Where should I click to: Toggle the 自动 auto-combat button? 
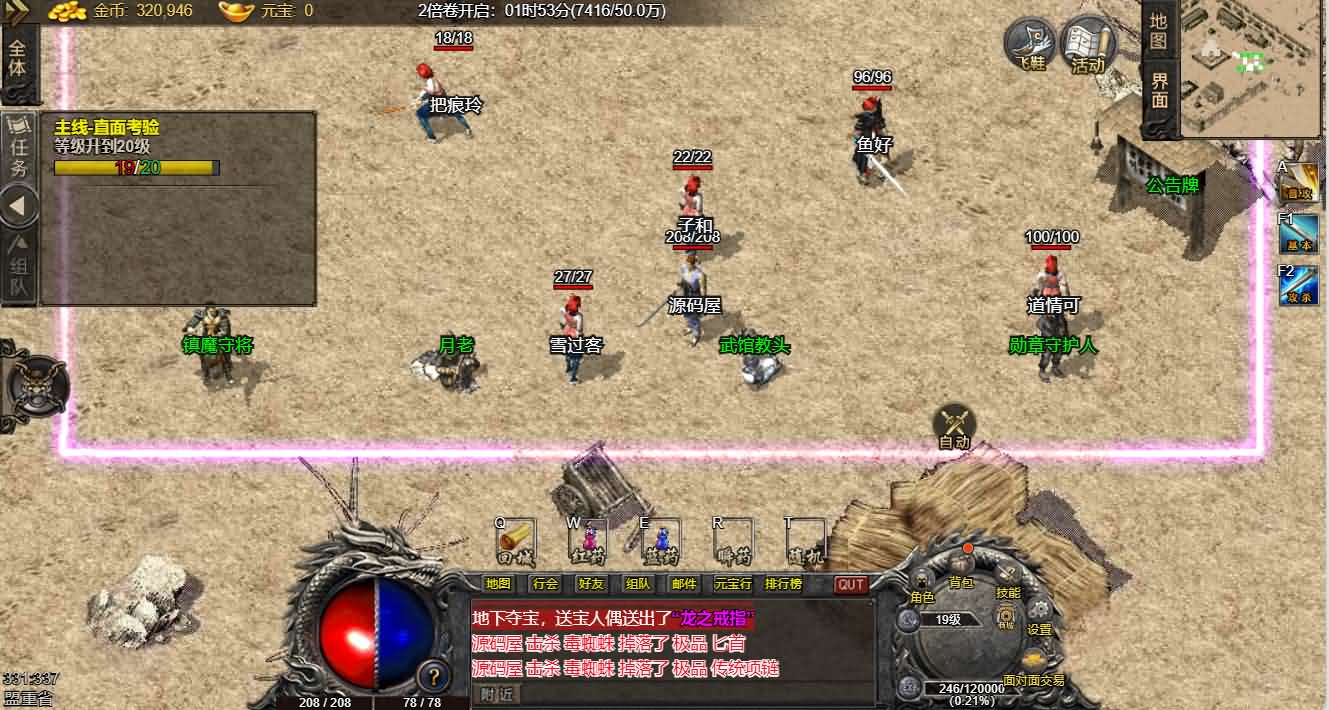pyautogui.click(x=954, y=427)
